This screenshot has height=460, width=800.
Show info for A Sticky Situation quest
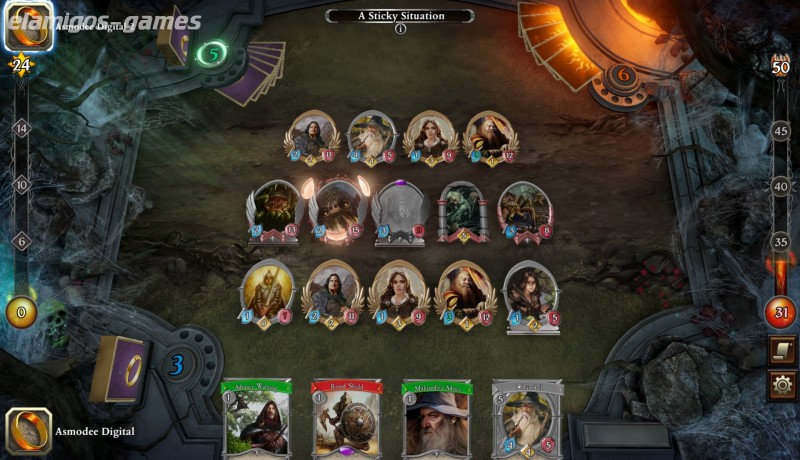coord(400,29)
